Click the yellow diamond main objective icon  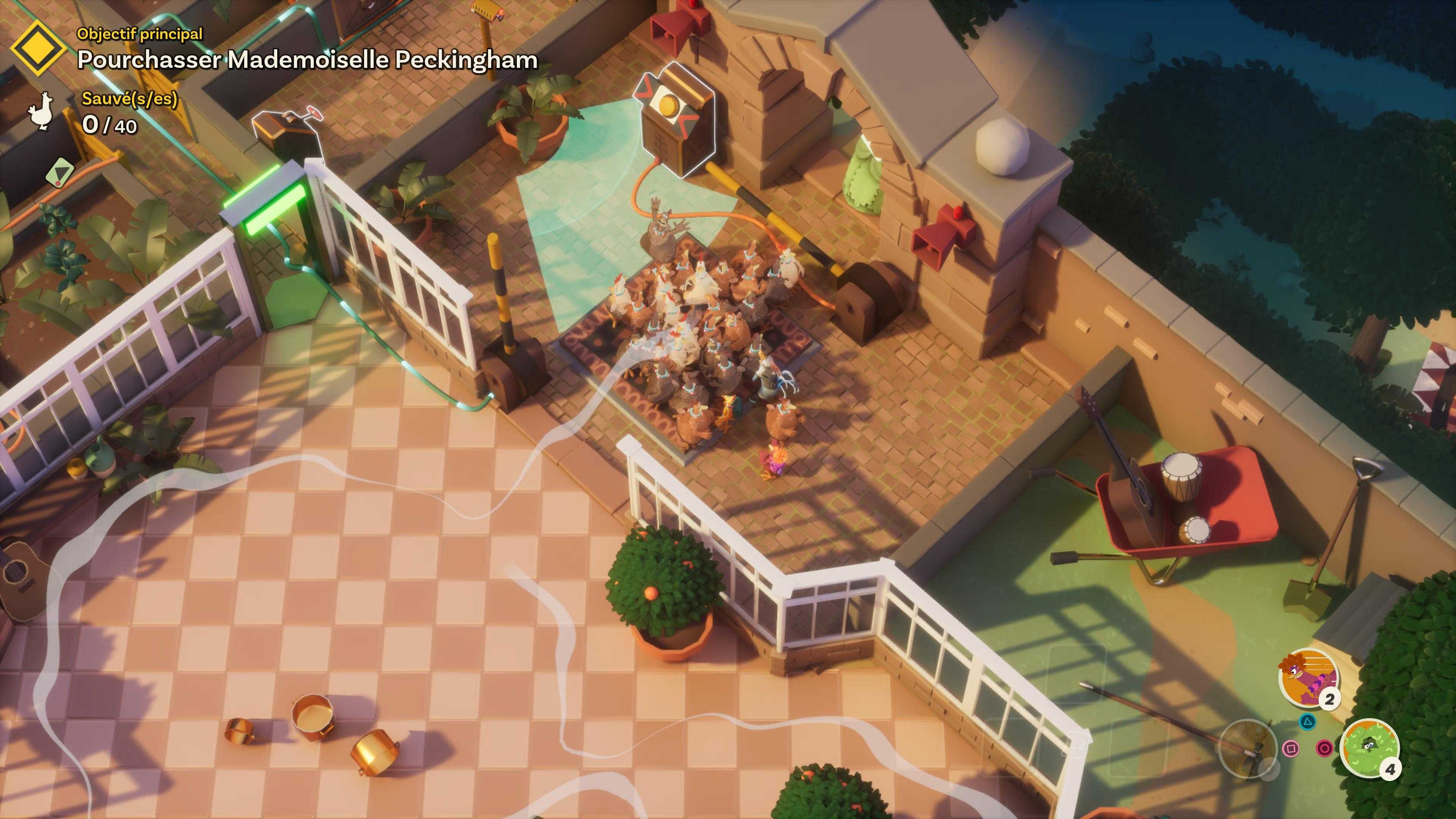38,49
